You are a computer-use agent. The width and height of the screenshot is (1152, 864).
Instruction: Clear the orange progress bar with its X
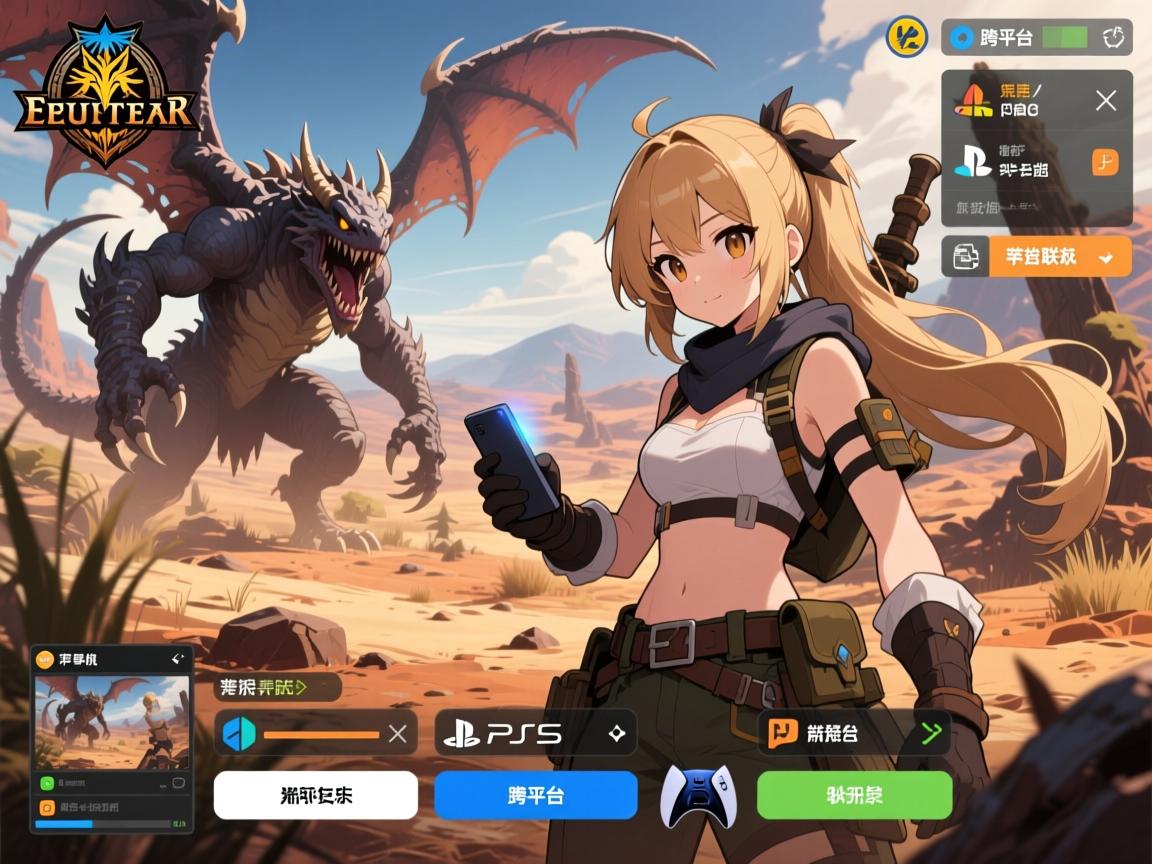(x=397, y=734)
